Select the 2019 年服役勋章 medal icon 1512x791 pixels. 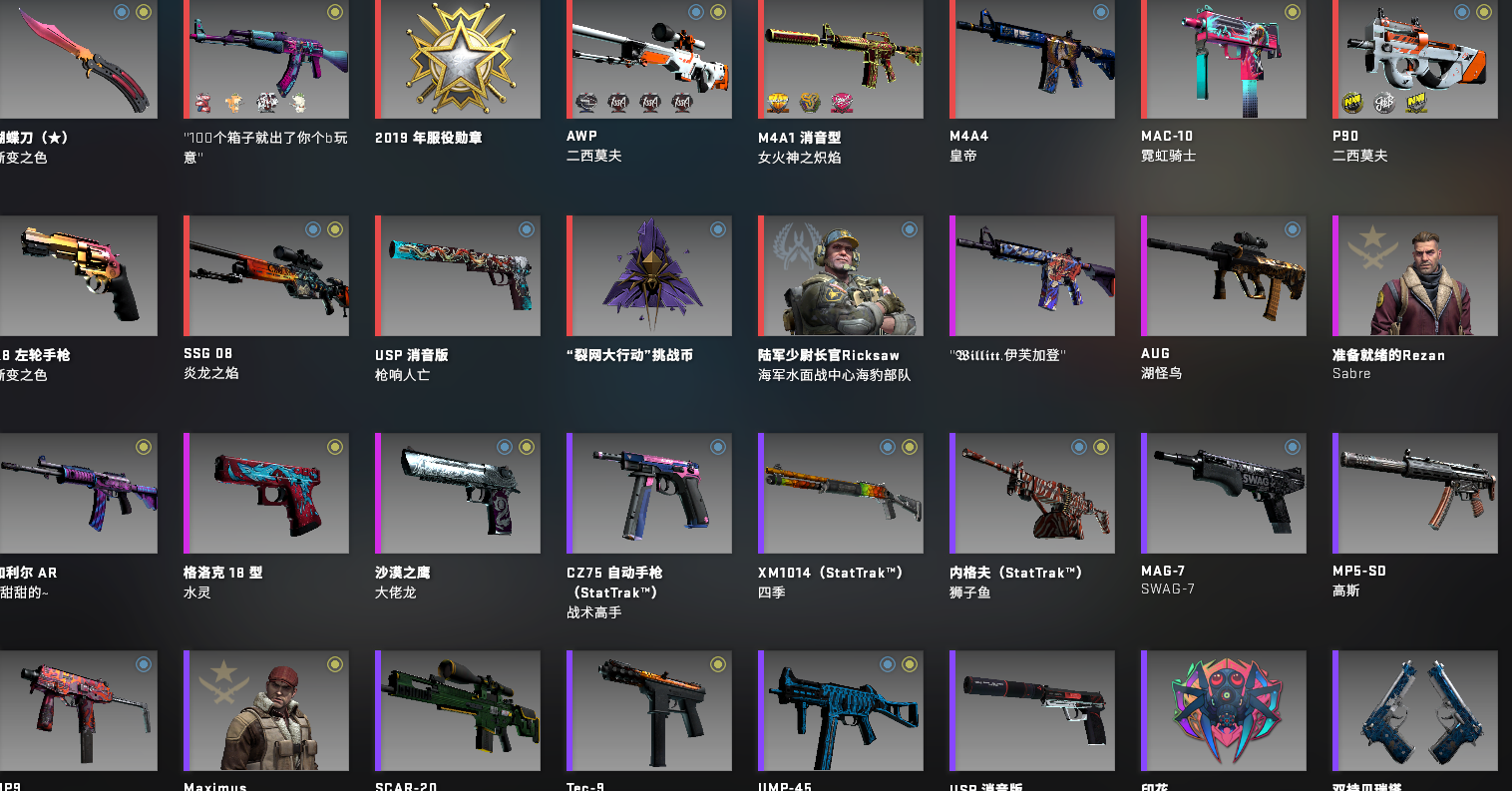(x=457, y=58)
